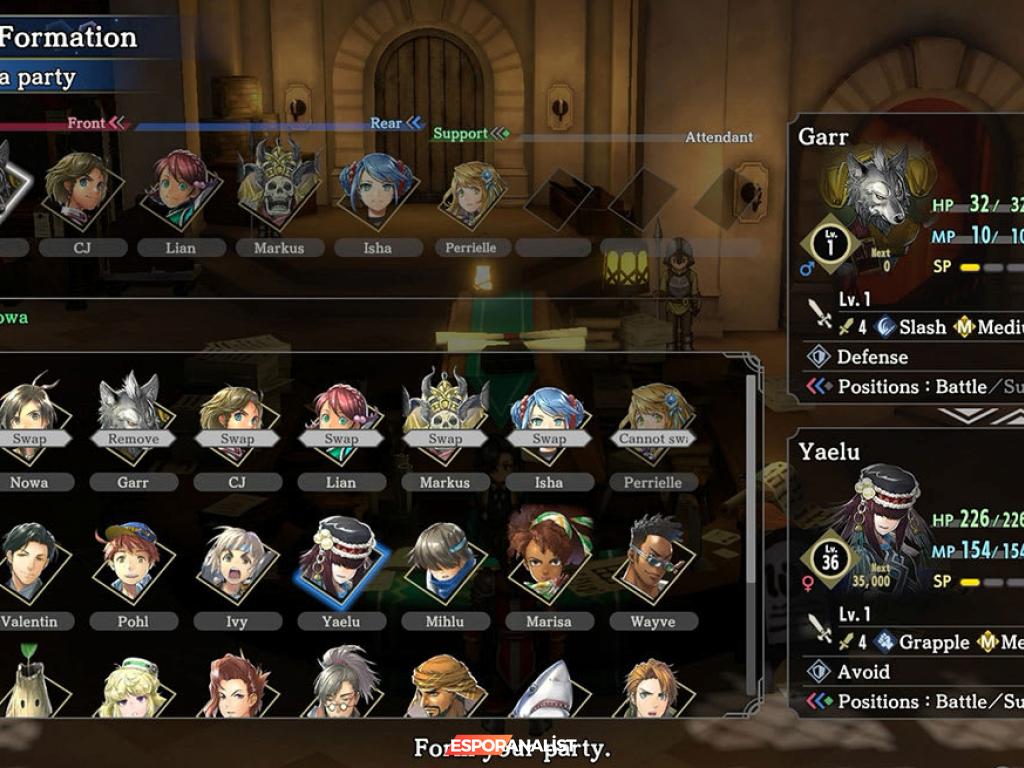This screenshot has height=768, width=1024.
Task: Select Ivy from the character roster
Action: point(237,562)
